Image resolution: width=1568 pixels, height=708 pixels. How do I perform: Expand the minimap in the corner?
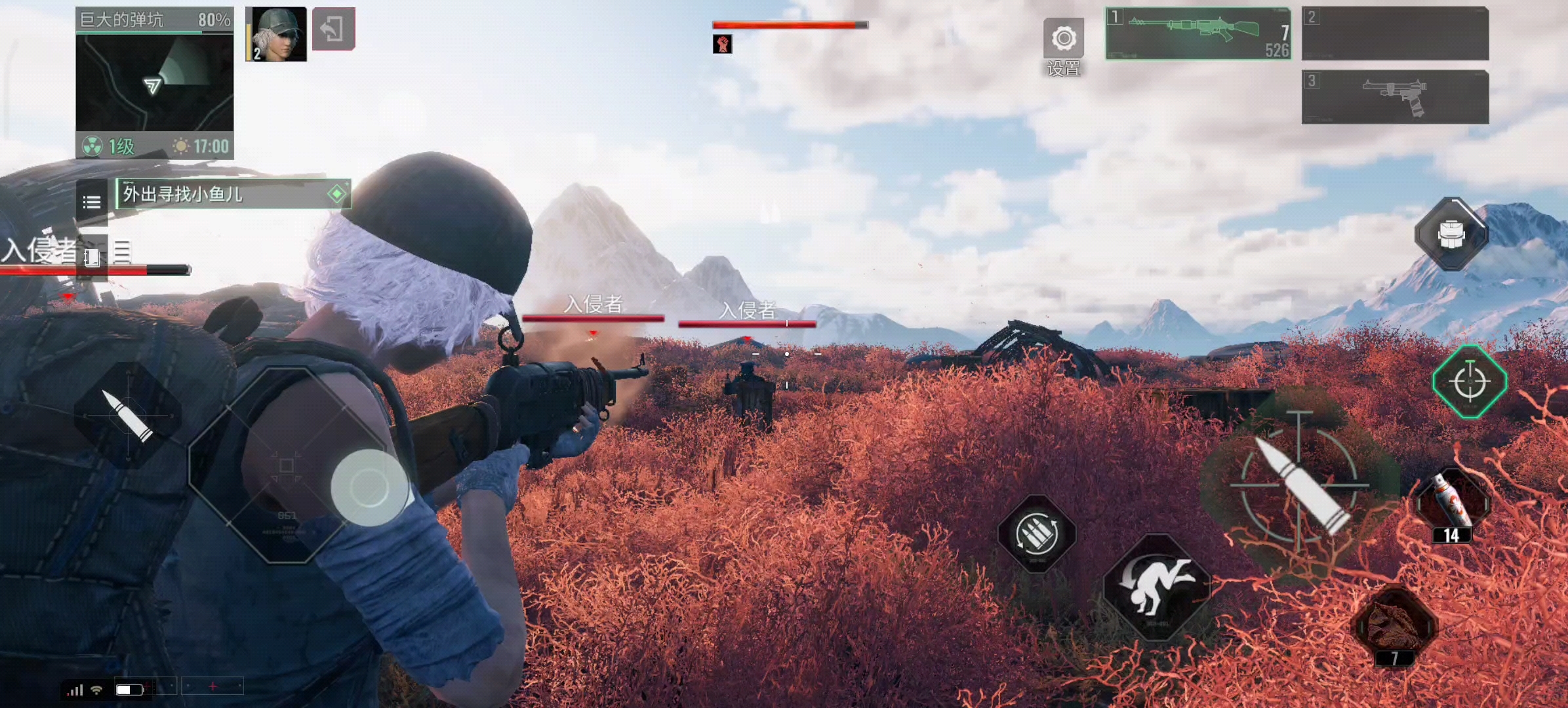click(x=155, y=83)
